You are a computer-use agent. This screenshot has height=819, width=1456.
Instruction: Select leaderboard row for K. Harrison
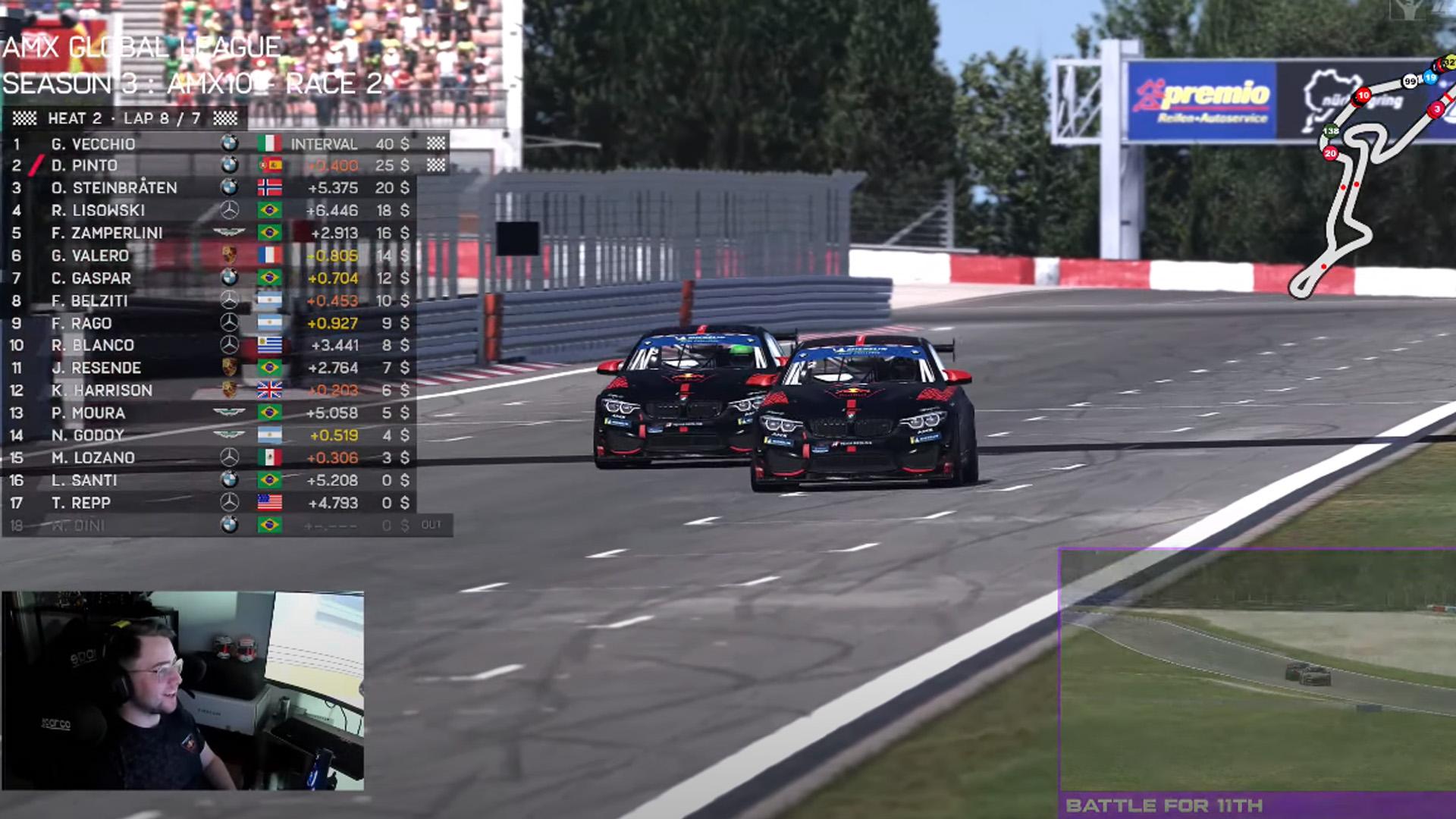pos(190,390)
